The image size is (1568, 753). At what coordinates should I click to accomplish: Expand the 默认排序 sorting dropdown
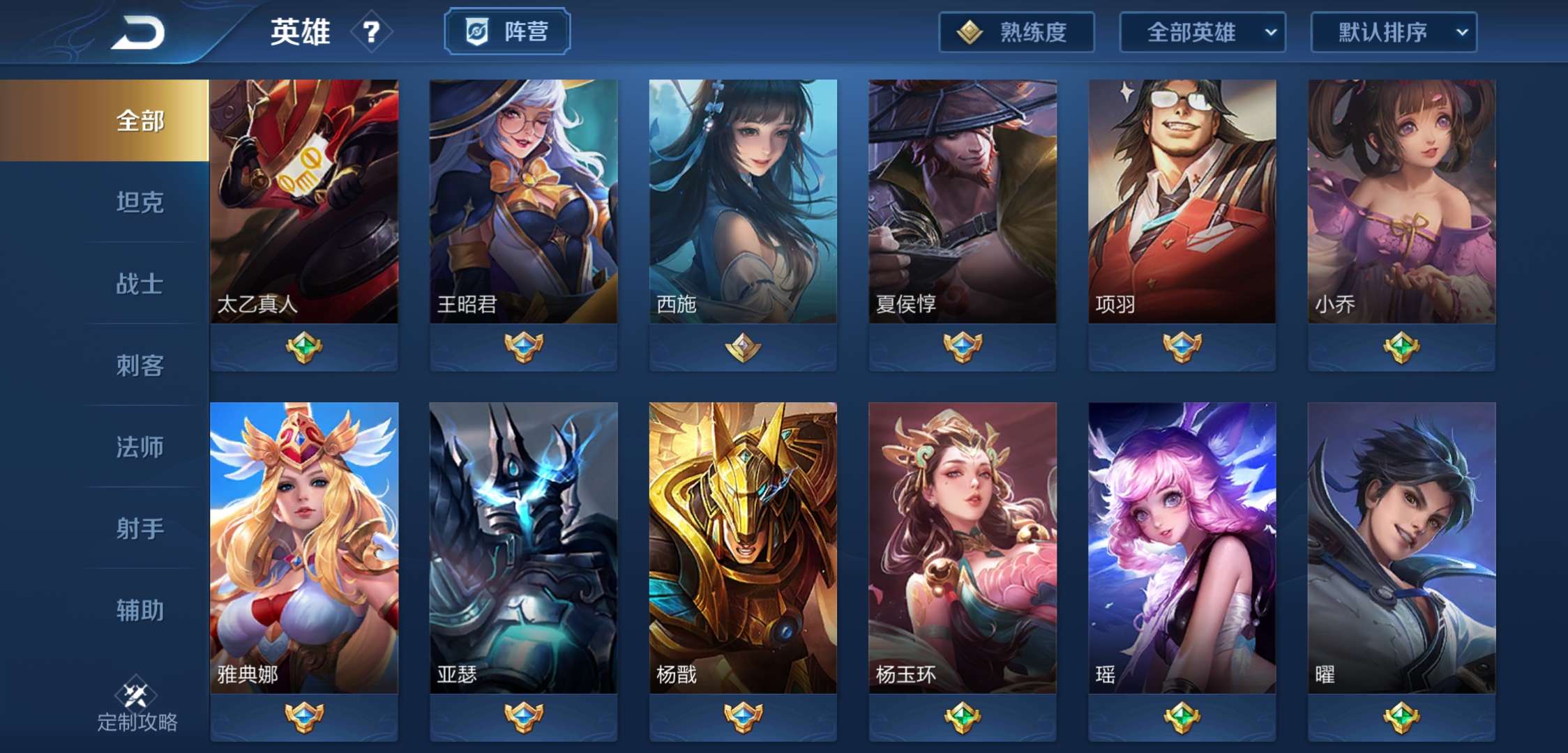click(1394, 32)
